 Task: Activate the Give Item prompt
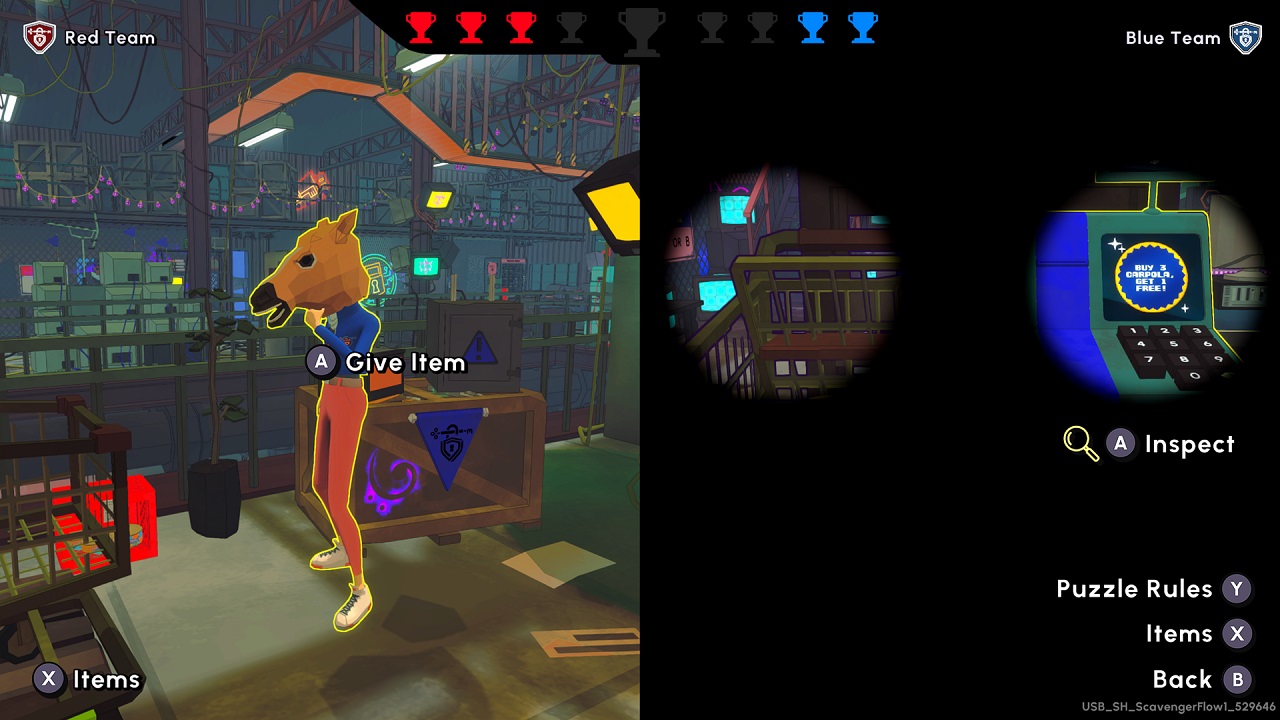click(x=385, y=362)
